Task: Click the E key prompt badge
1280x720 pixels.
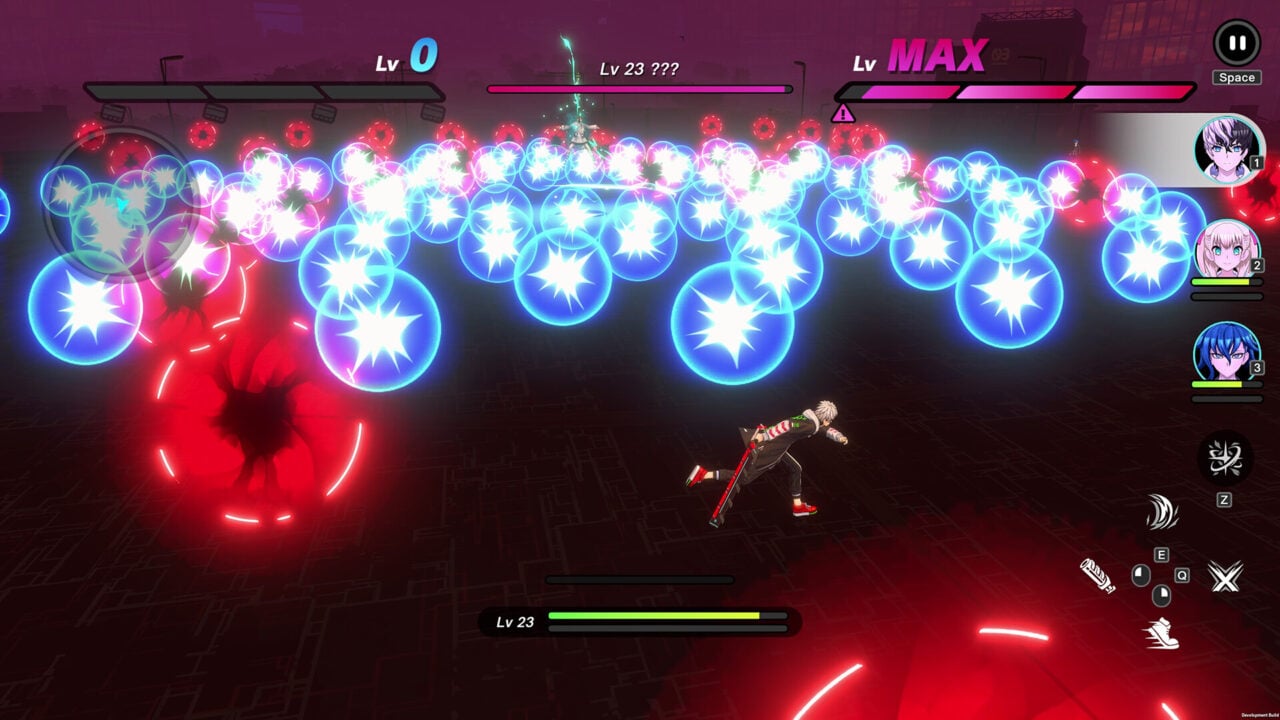Action: coord(1161,554)
